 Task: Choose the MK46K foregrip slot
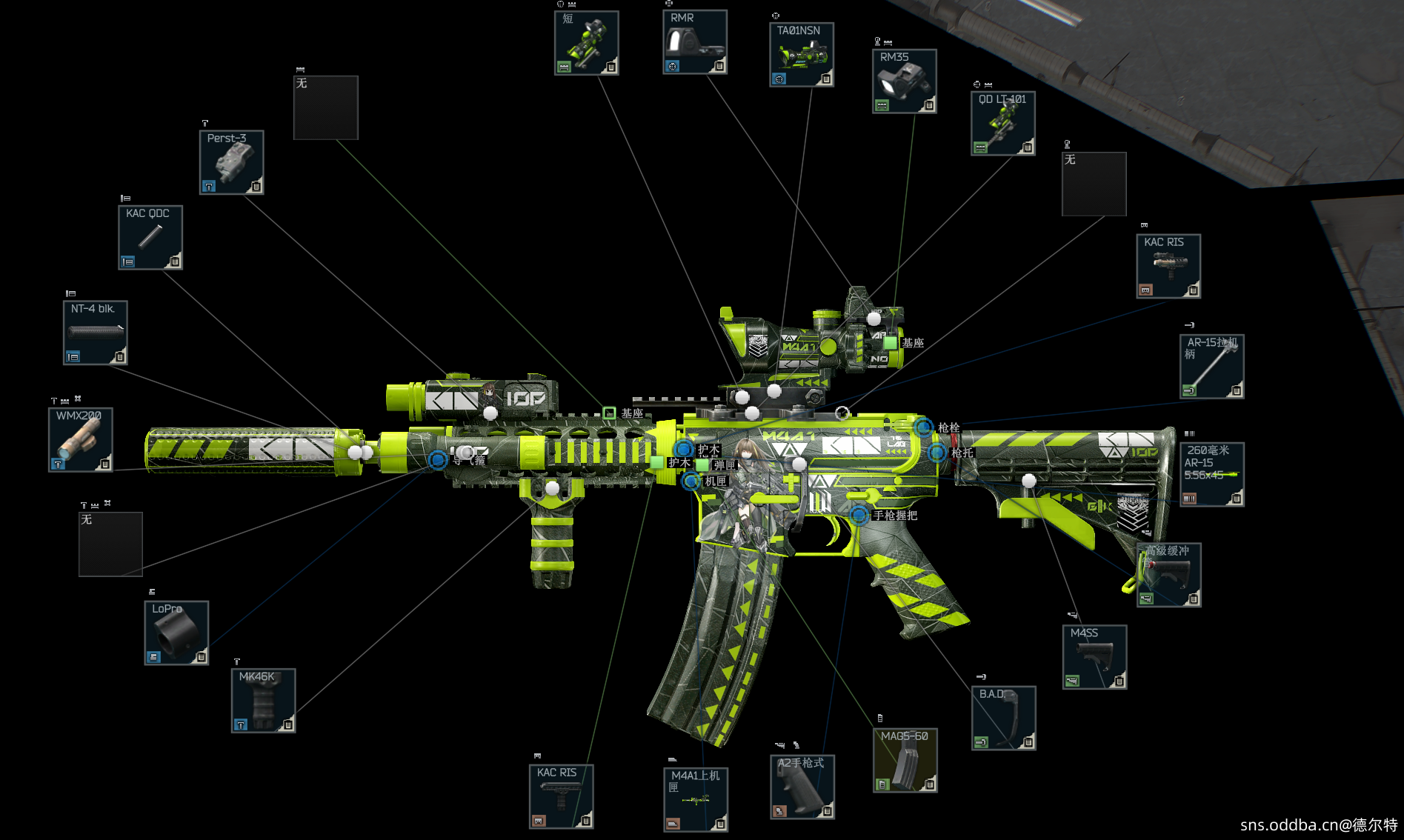click(x=263, y=701)
